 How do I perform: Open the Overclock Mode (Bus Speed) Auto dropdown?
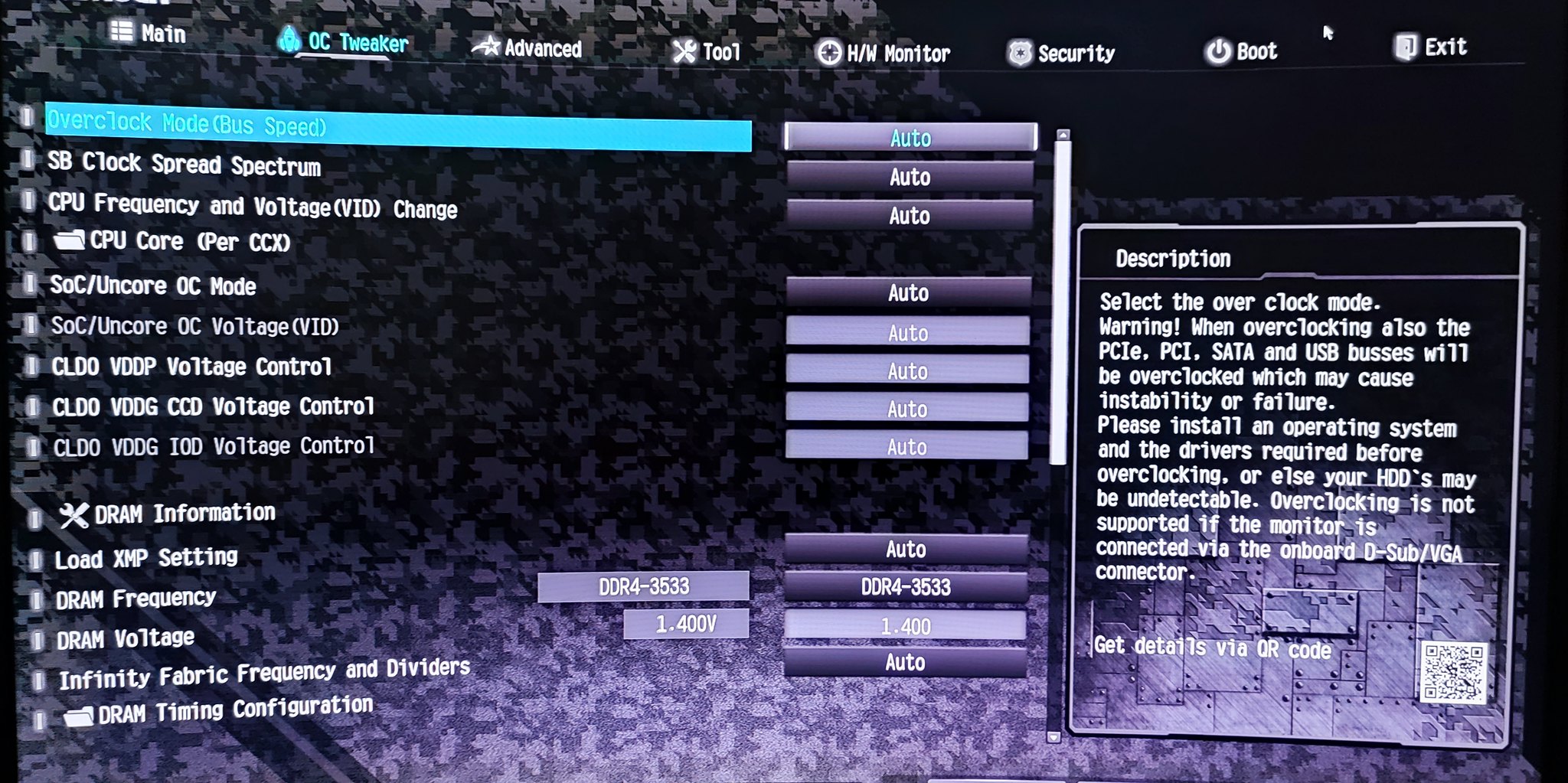point(910,139)
